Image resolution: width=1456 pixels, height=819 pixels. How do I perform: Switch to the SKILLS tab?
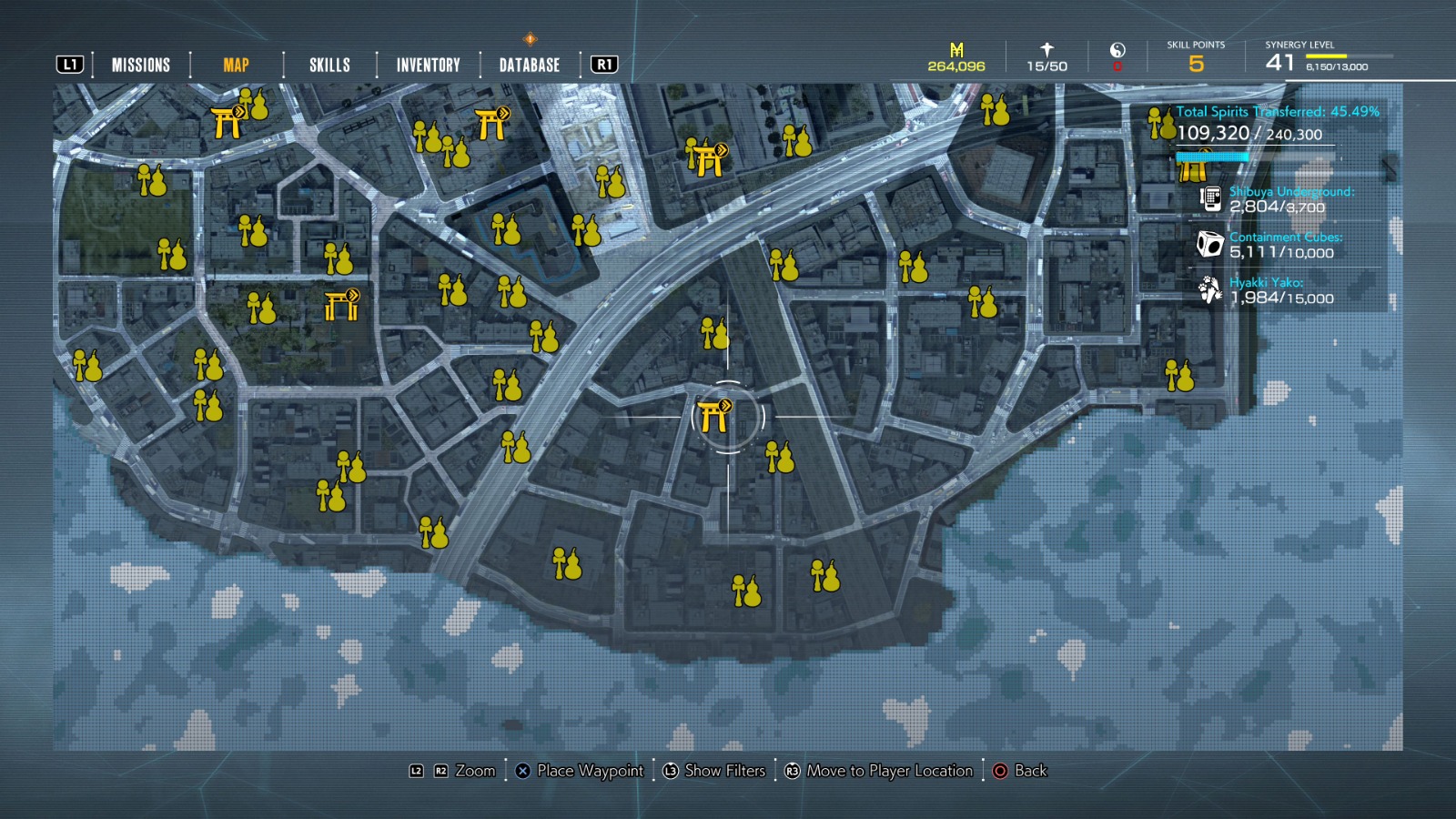point(329,65)
